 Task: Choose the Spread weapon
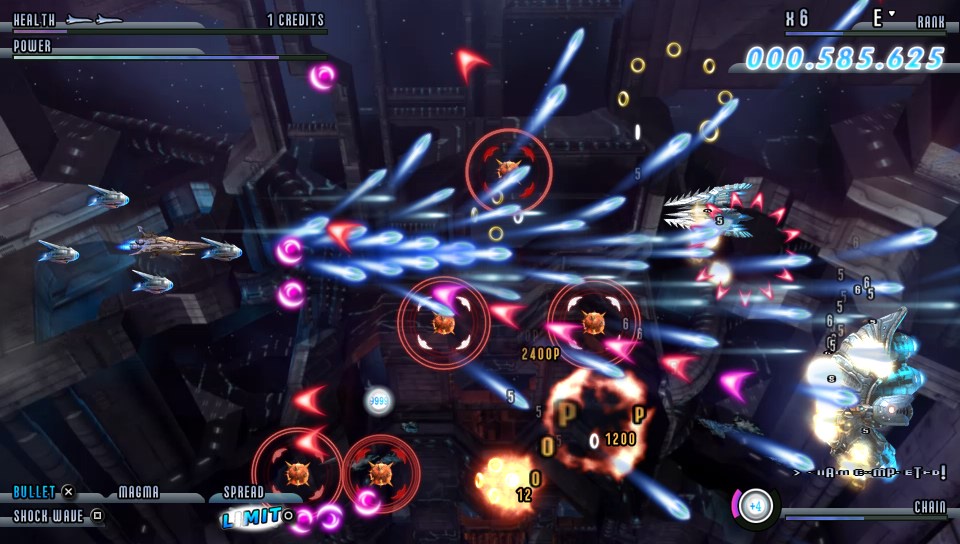(243, 492)
